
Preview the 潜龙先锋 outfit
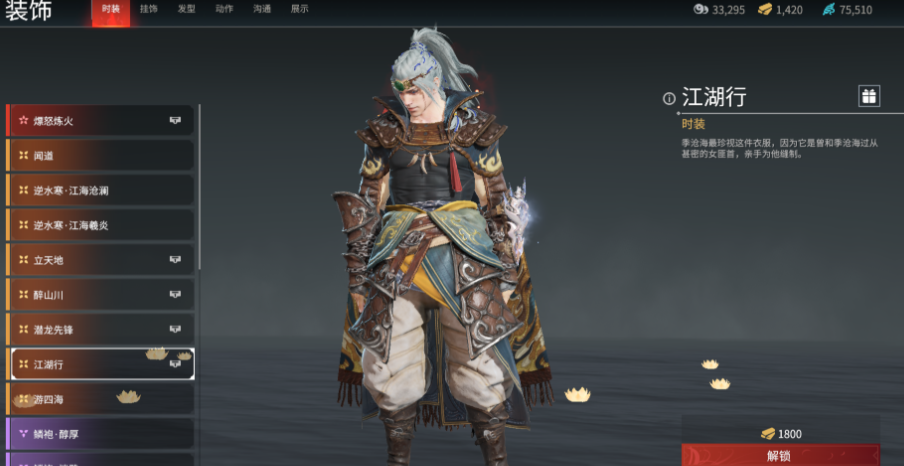100,329
